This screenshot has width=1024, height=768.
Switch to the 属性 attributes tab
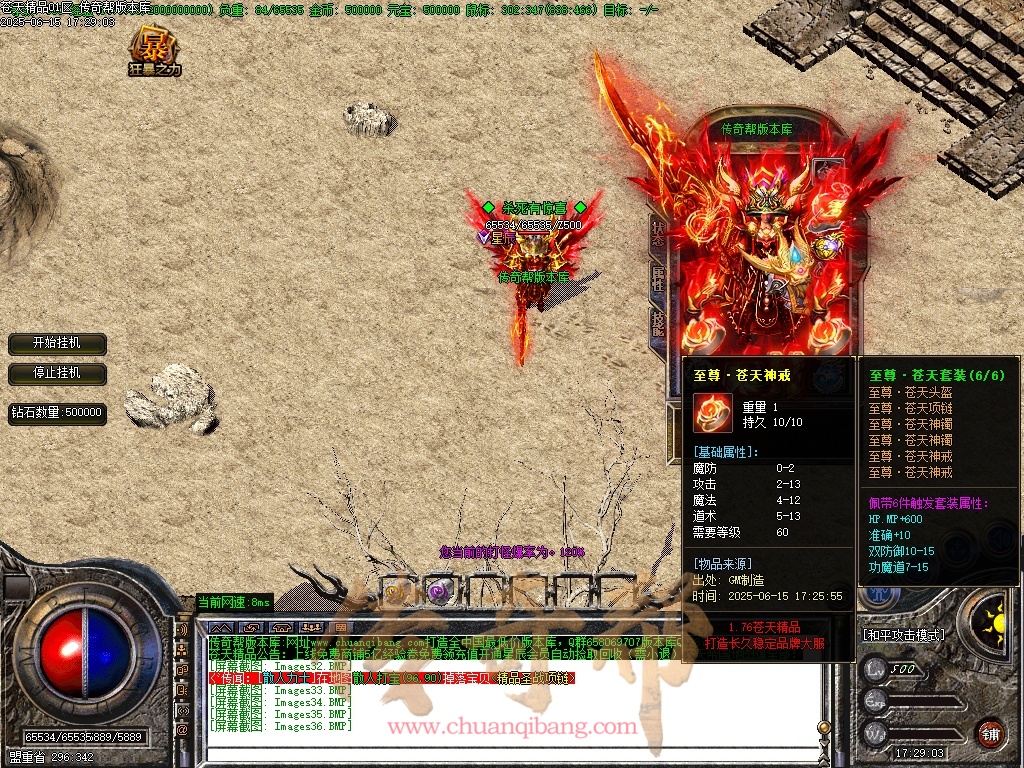[657, 279]
